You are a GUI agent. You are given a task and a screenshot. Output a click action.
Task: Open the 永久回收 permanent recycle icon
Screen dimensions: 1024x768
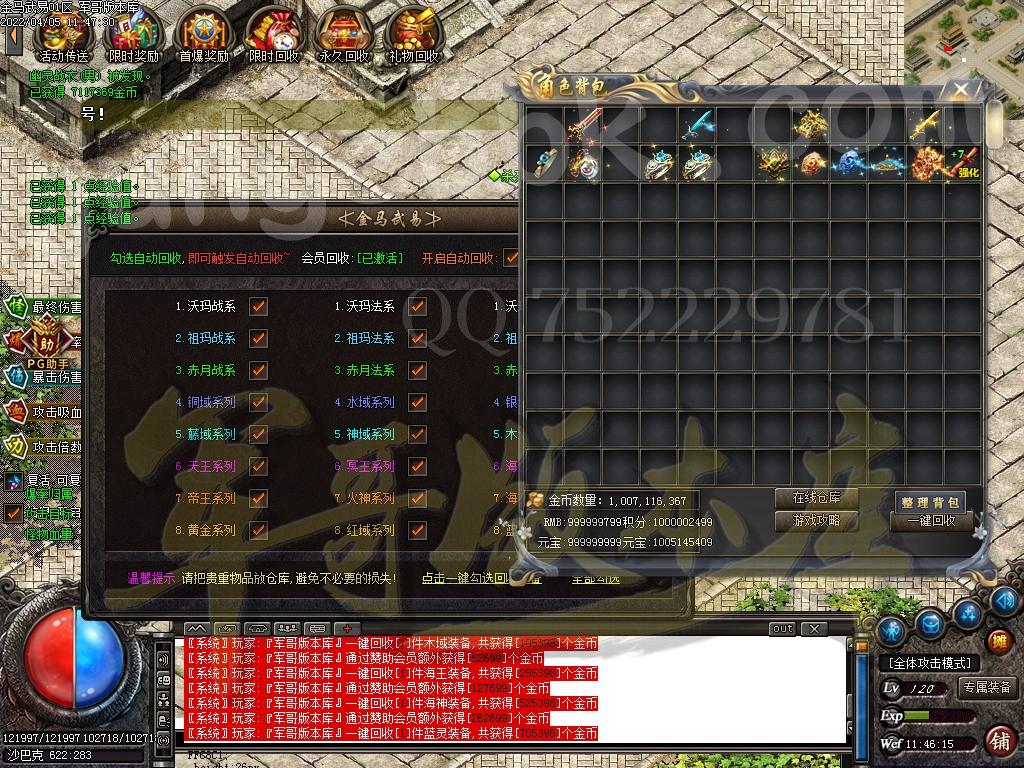(343, 36)
